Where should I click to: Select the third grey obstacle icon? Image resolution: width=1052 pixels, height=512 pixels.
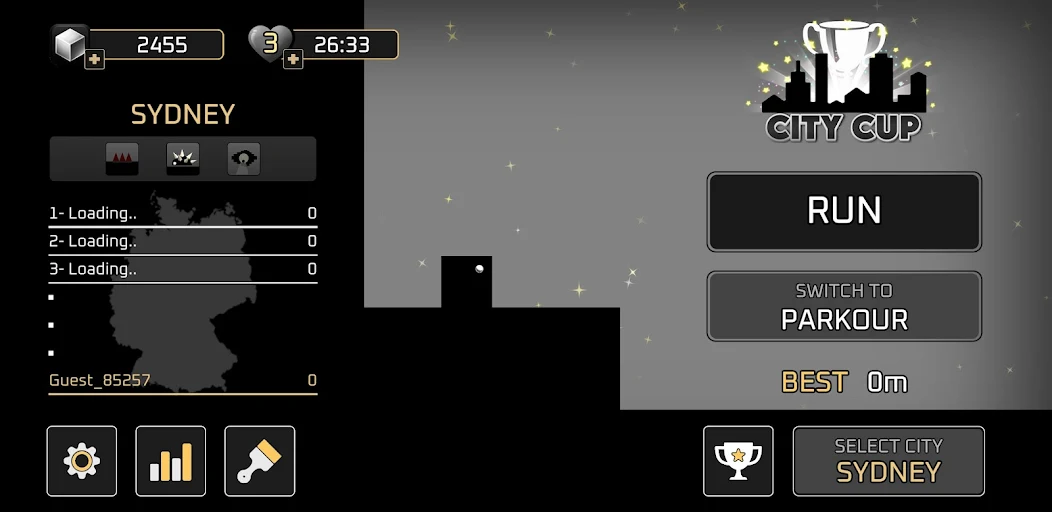pyautogui.click(x=244, y=159)
